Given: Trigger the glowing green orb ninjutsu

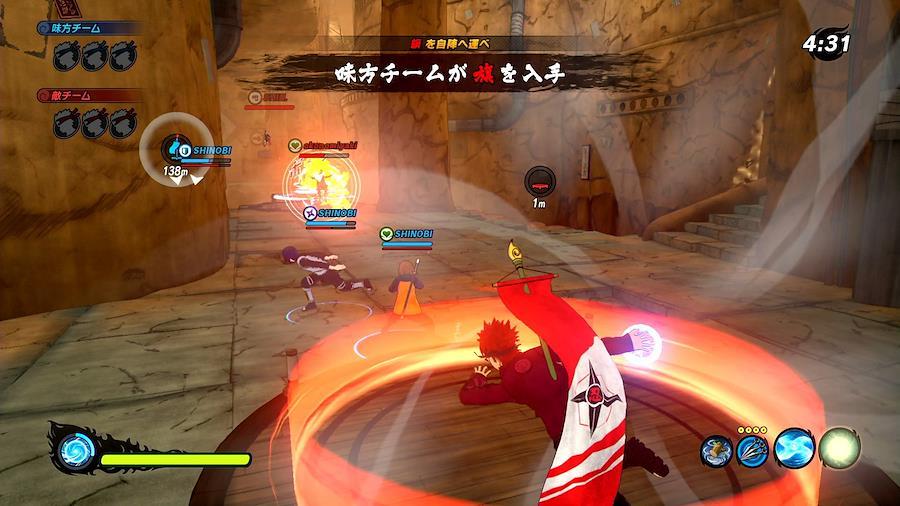Looking at the screenshot, I should 839,448.
